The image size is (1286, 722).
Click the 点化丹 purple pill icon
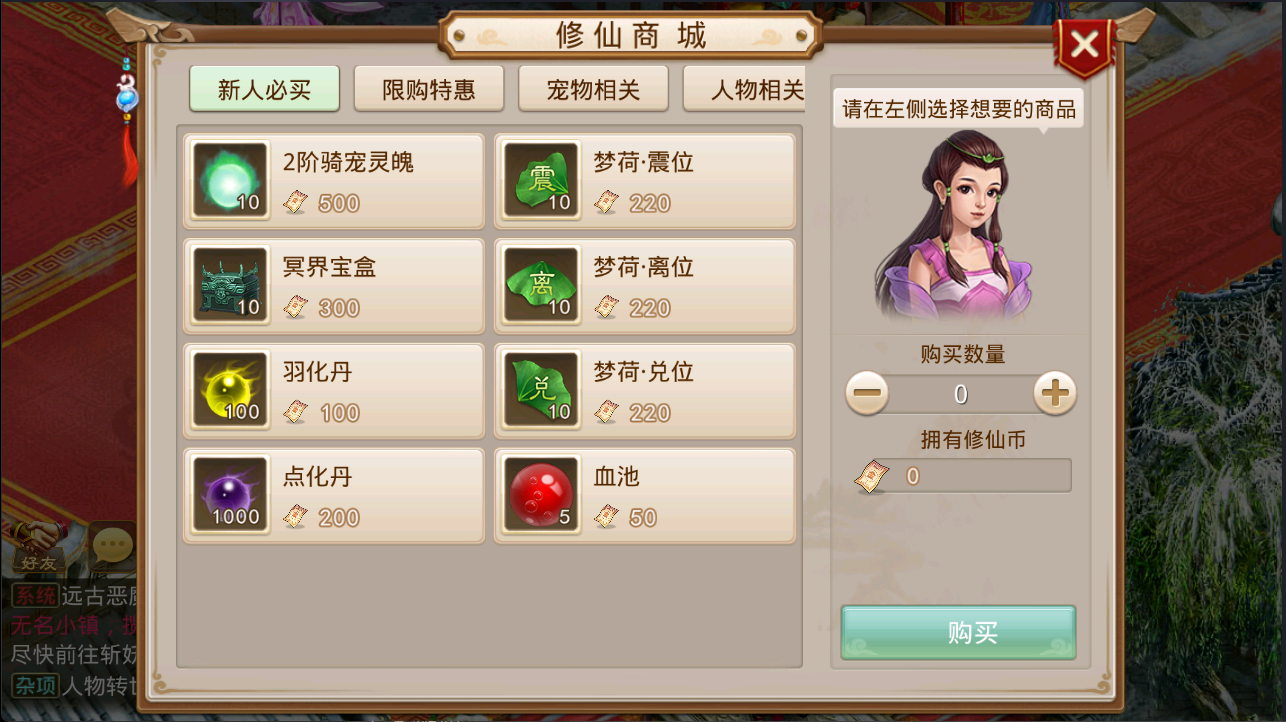(230, 495)
